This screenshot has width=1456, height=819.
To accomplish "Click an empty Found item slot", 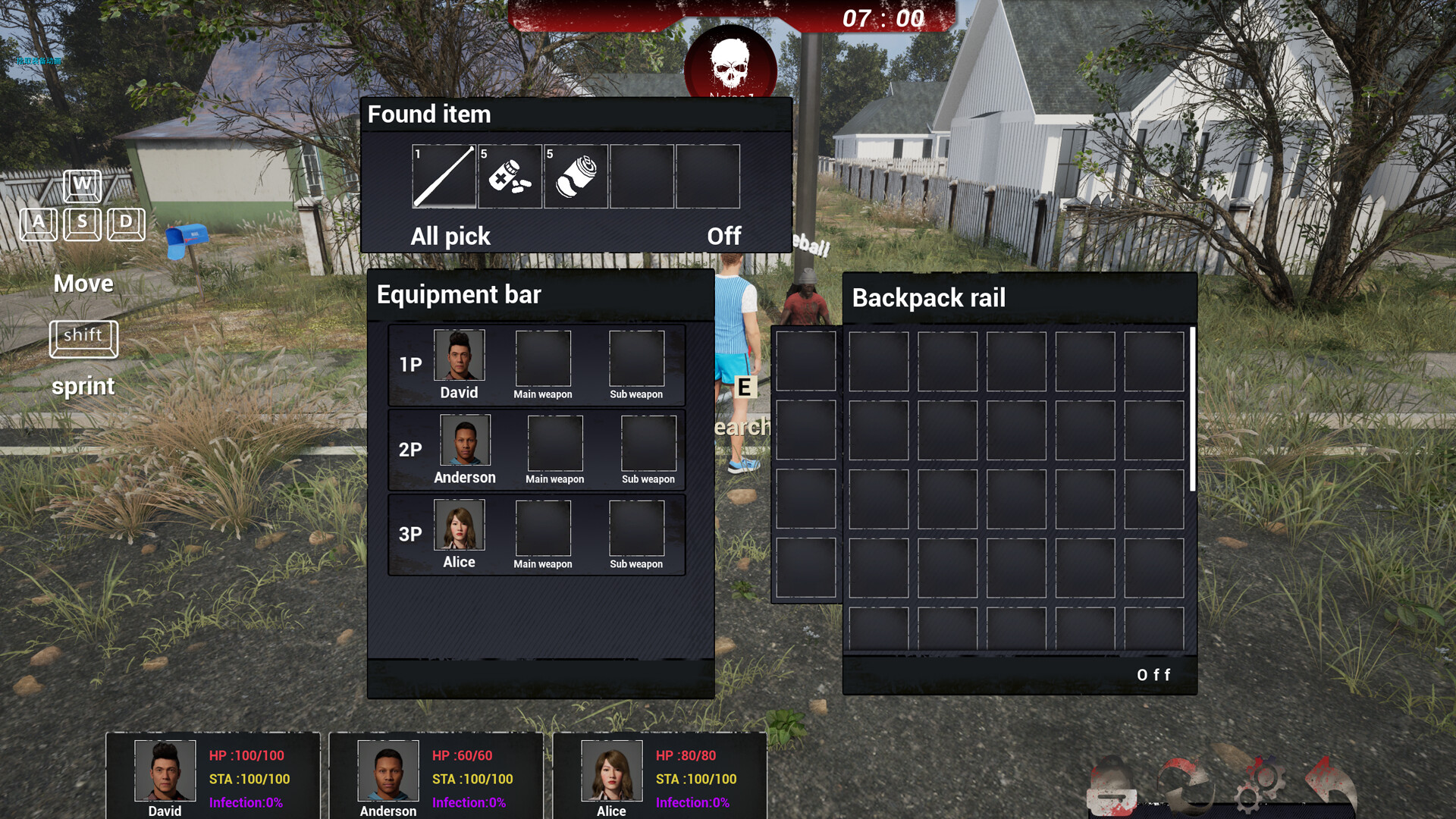I will coord(642,176).
